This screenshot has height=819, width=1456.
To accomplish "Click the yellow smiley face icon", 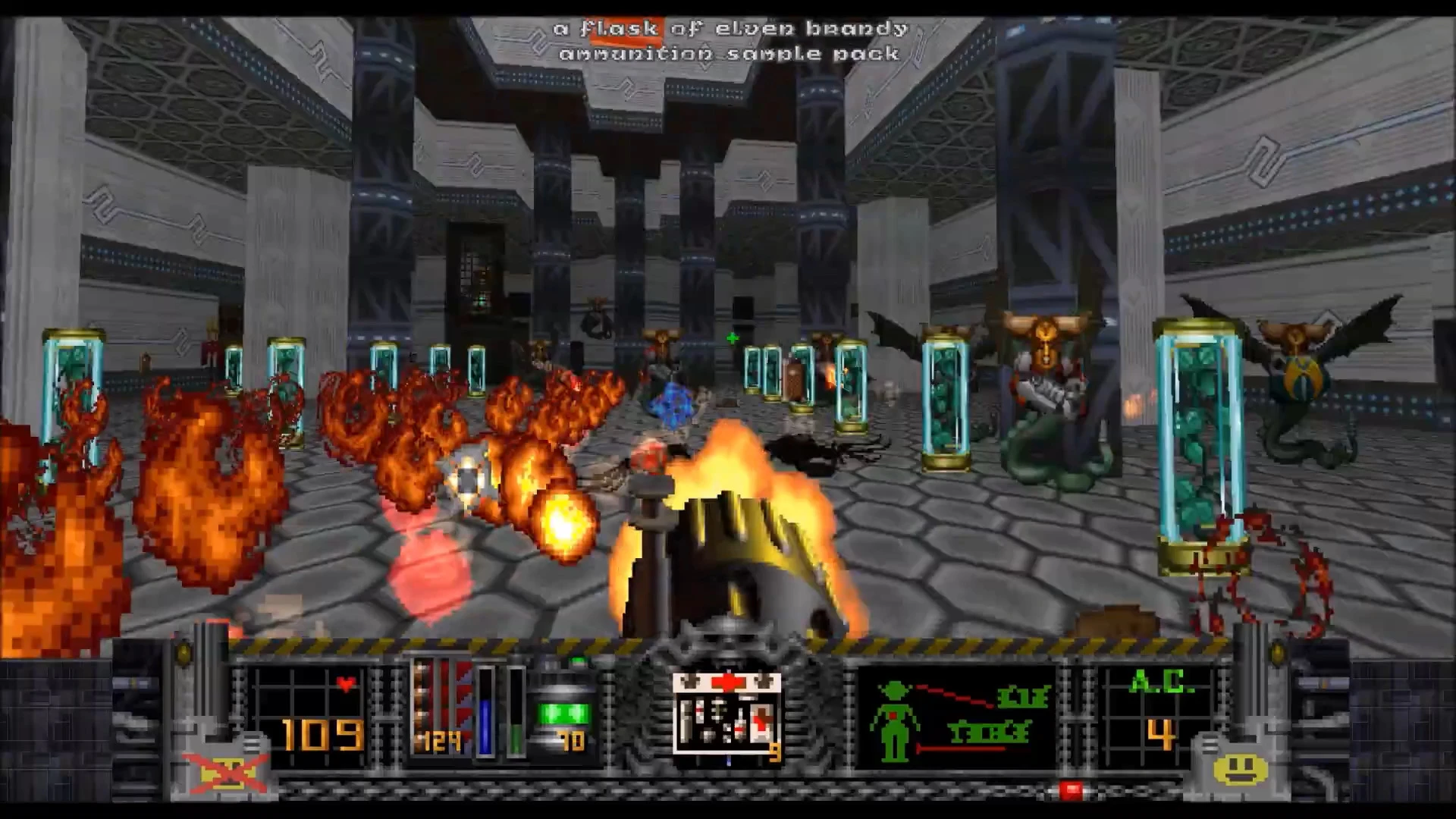I will click(x=1240, y=768).
